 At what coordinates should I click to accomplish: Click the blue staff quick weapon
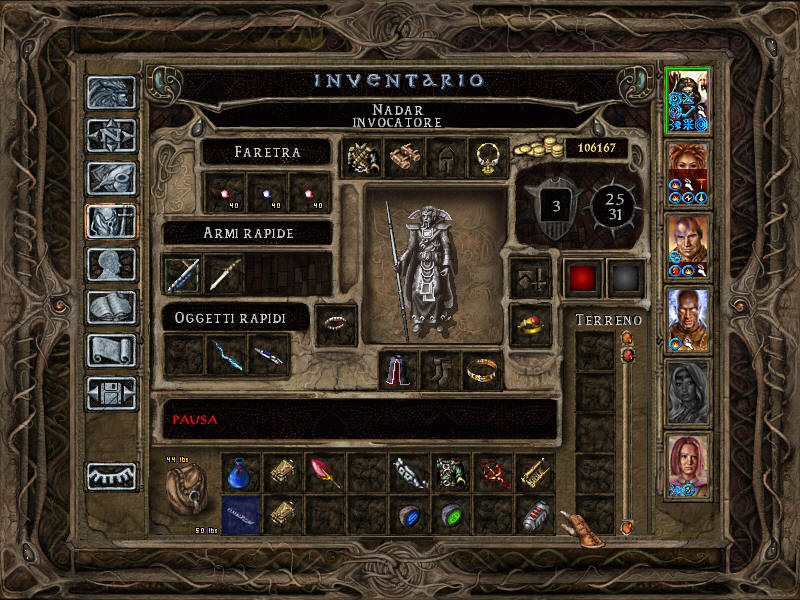(x=183, y=274)
